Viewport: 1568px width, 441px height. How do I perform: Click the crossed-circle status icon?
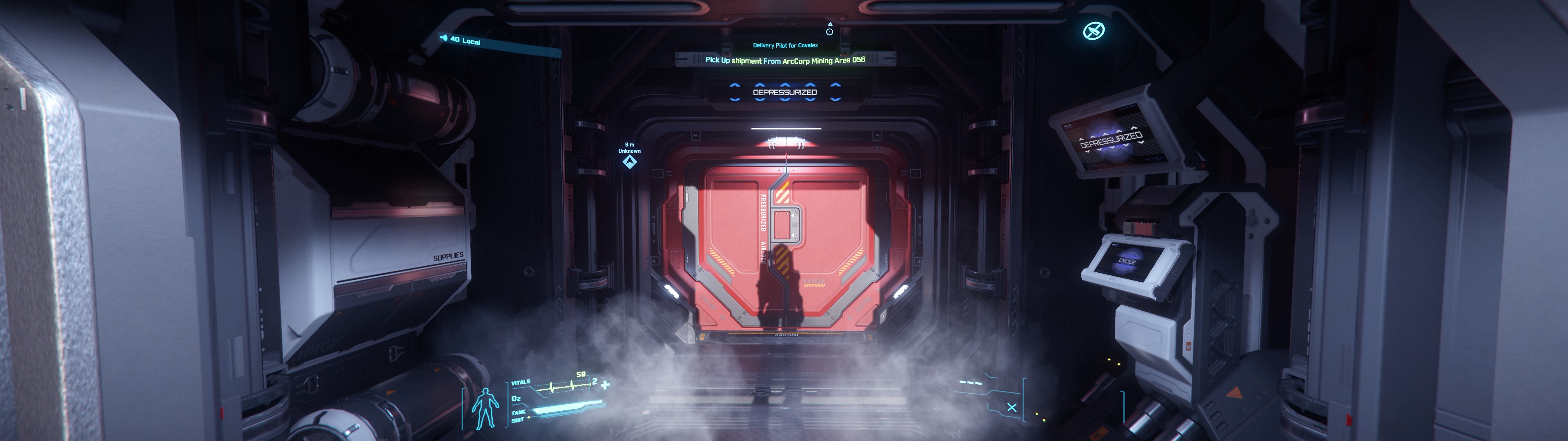coord(1094,31)
